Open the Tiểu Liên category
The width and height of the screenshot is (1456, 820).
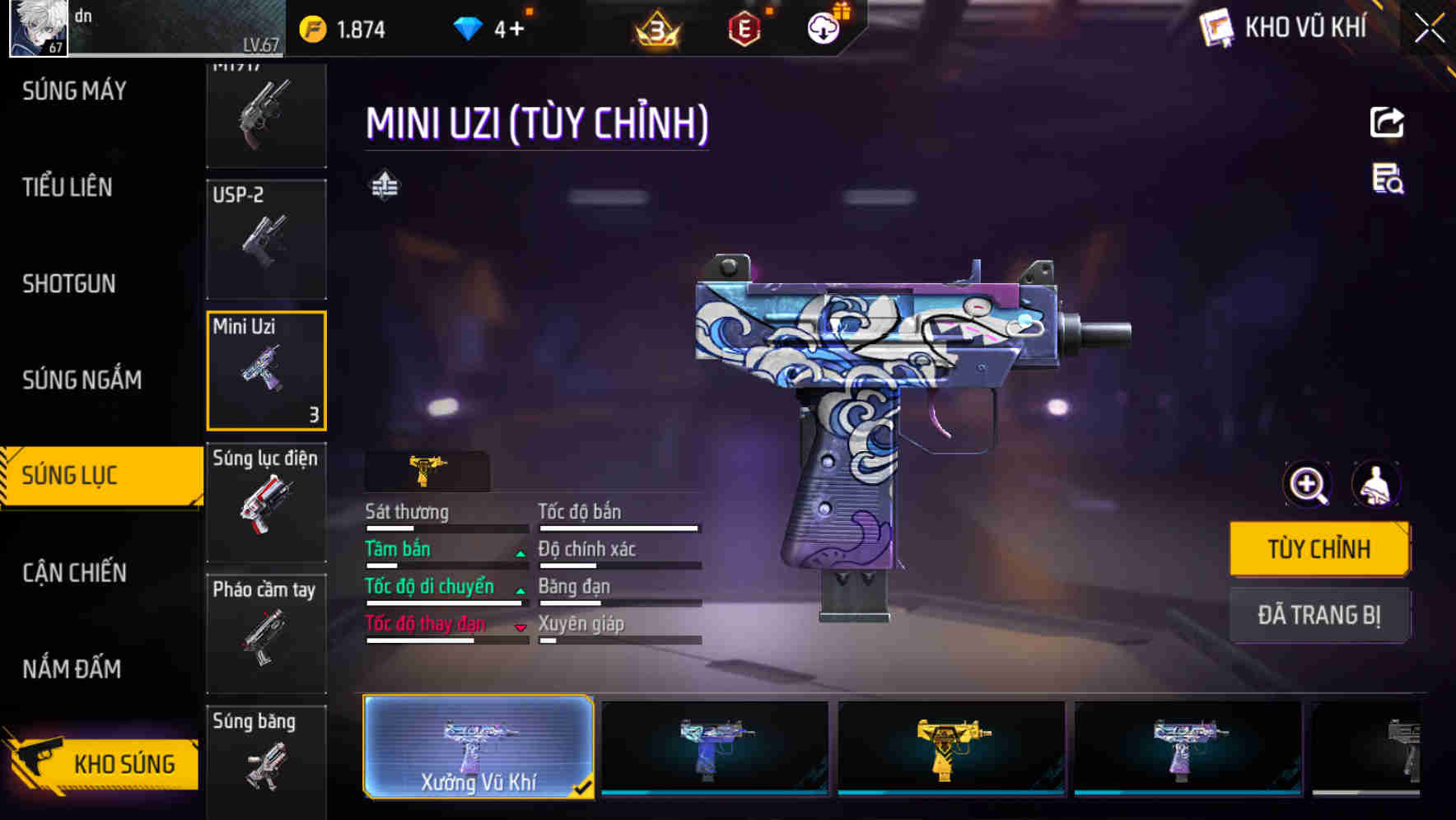pos(68,188)
